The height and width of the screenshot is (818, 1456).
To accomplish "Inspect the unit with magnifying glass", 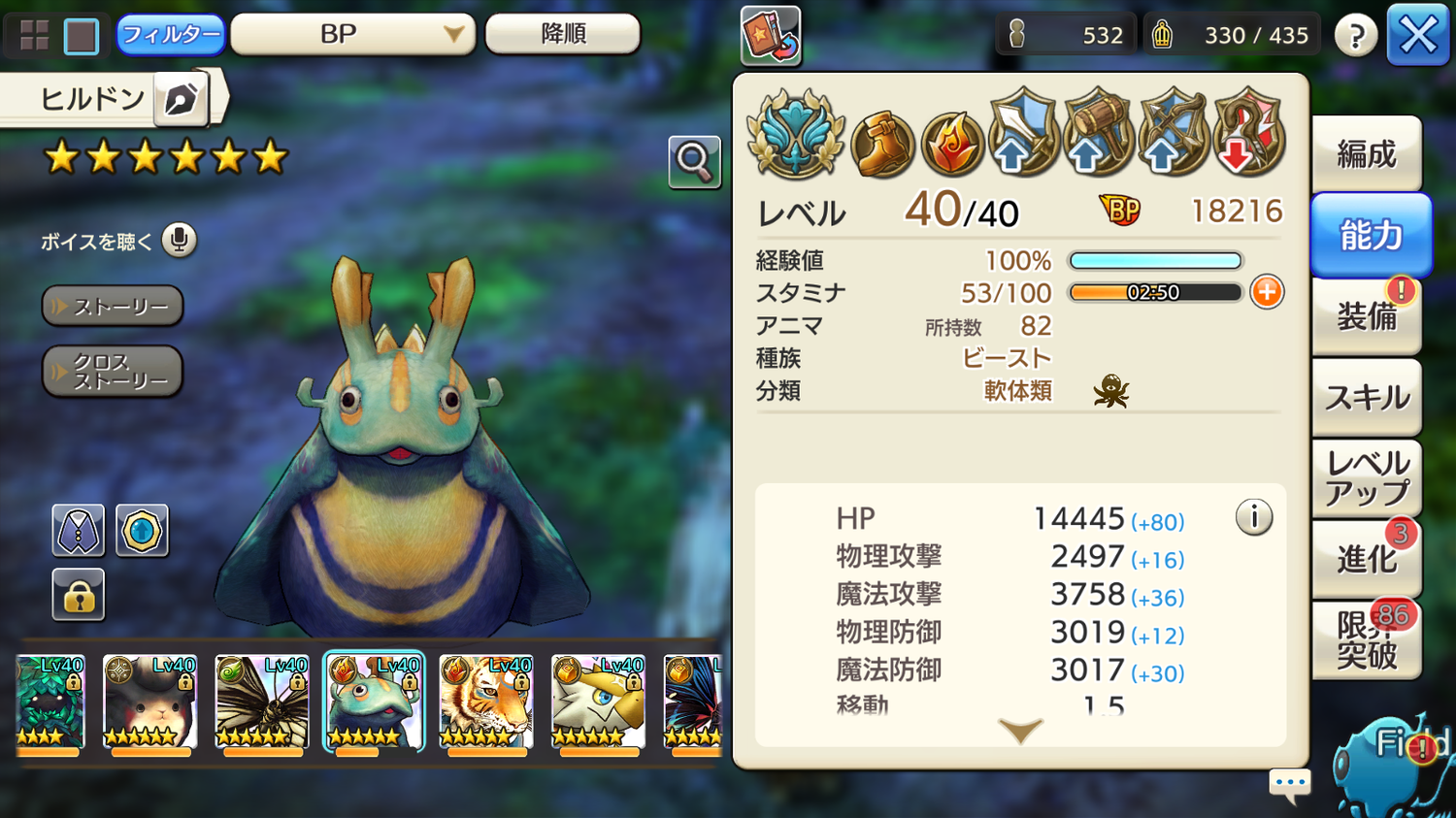I will pyautogui.click(x=694, y=161).
